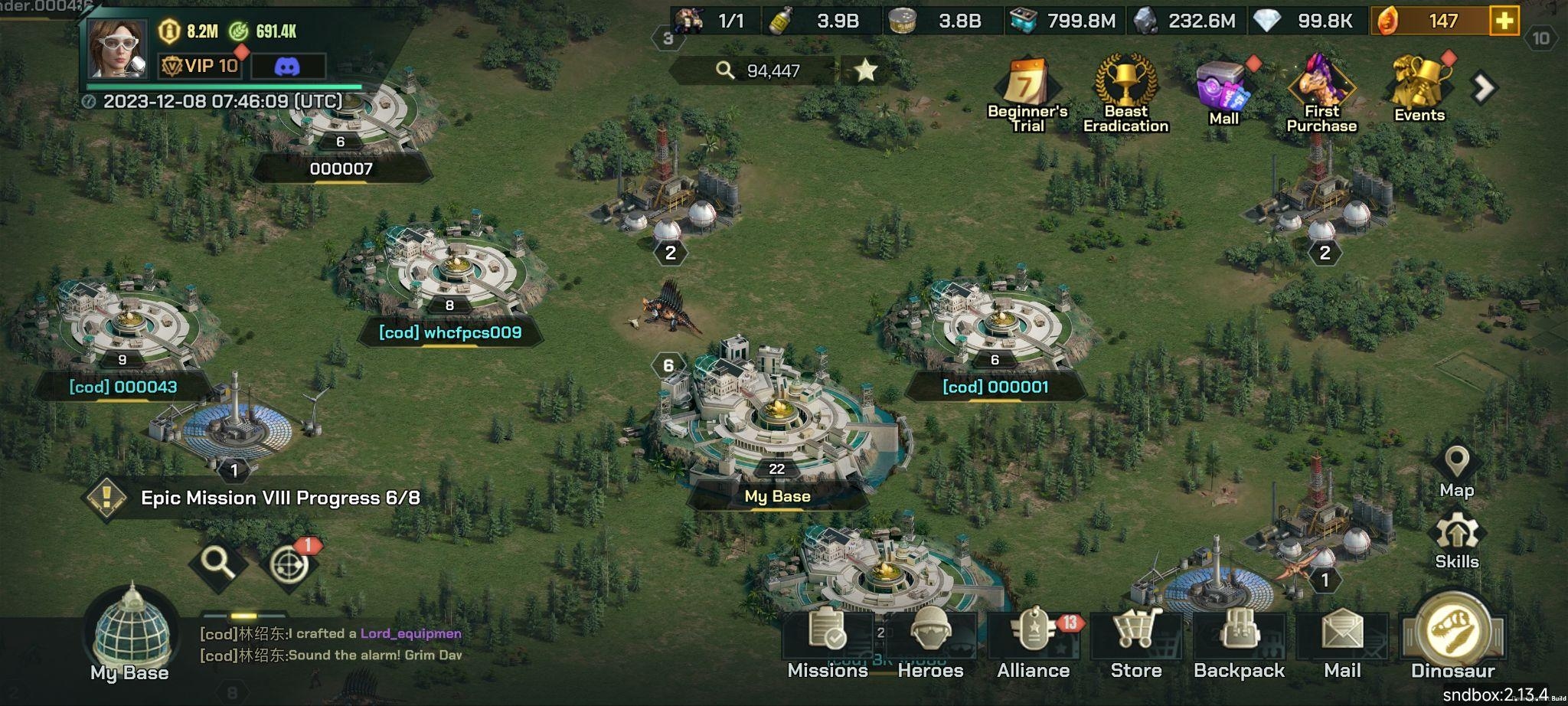This screenshot has width=1568, height=706.
Task: Launch the Discord link button
Action: pyautogui.click(x=287, y=67)
